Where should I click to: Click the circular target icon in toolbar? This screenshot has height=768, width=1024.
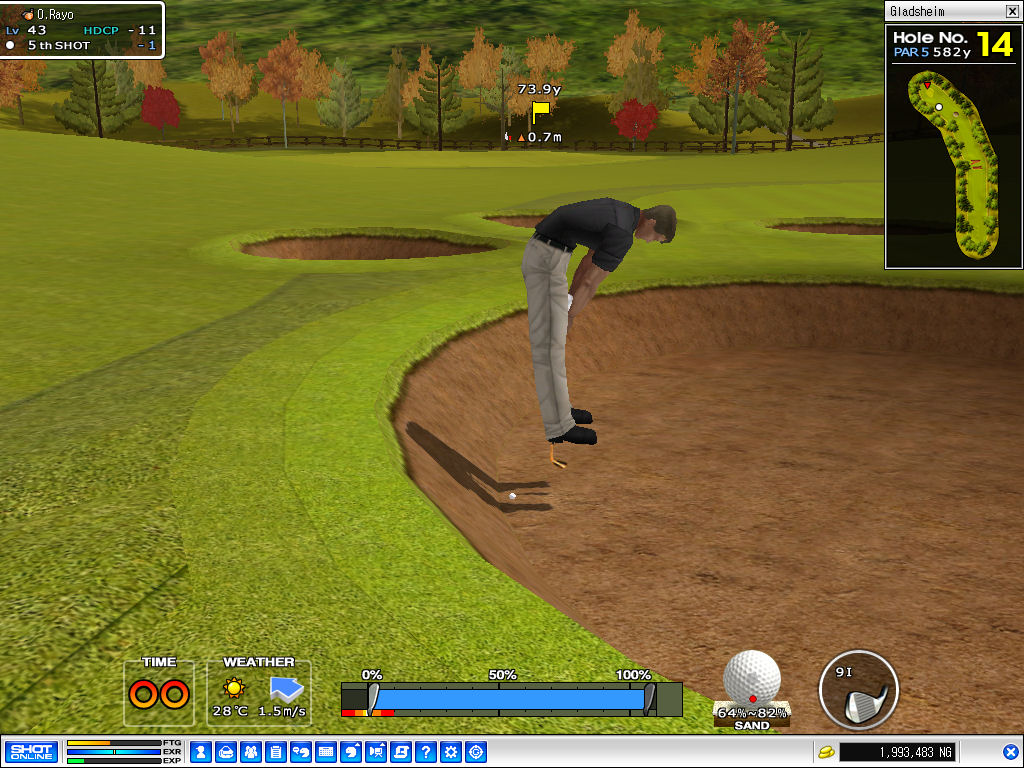476,752
